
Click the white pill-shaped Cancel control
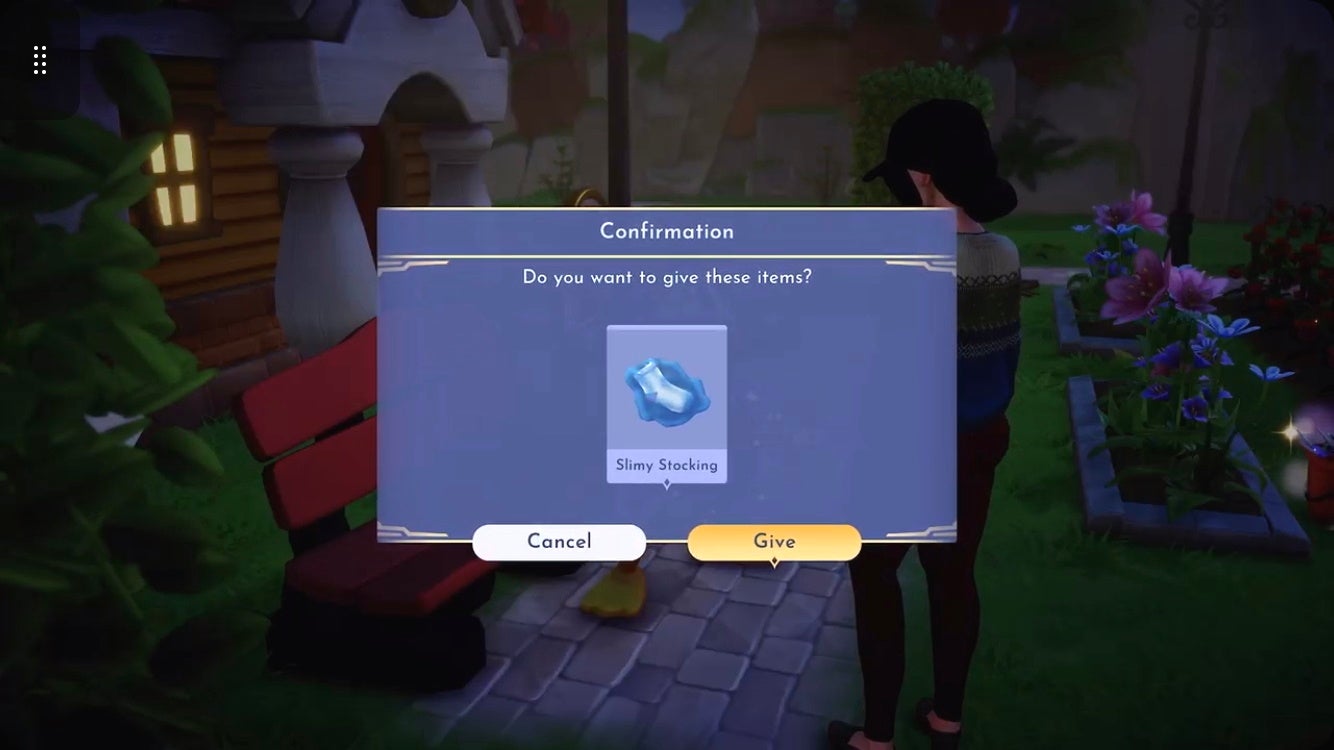(559, 541)
